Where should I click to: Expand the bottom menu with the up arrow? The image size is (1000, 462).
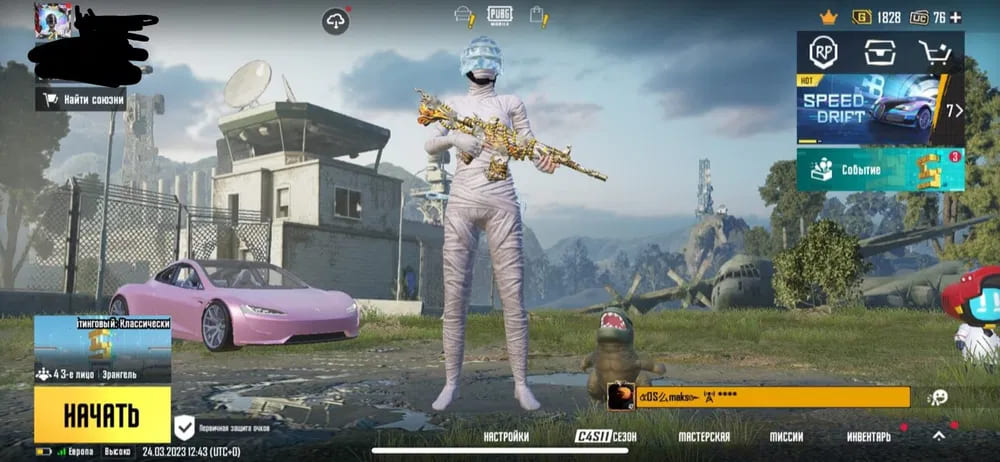(939, 436)
